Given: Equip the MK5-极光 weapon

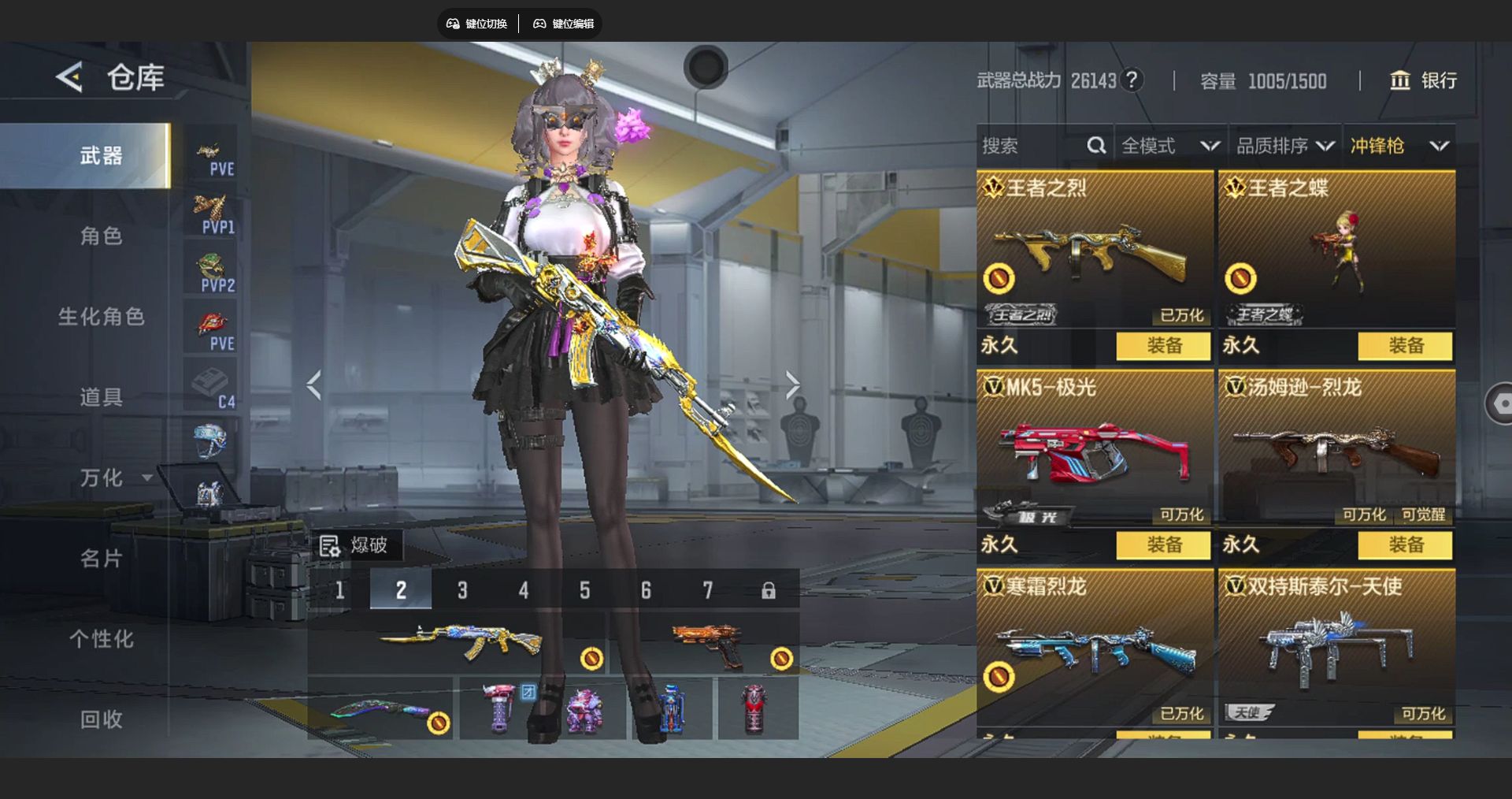Looking at the screenshot, I should [1163, 544].
